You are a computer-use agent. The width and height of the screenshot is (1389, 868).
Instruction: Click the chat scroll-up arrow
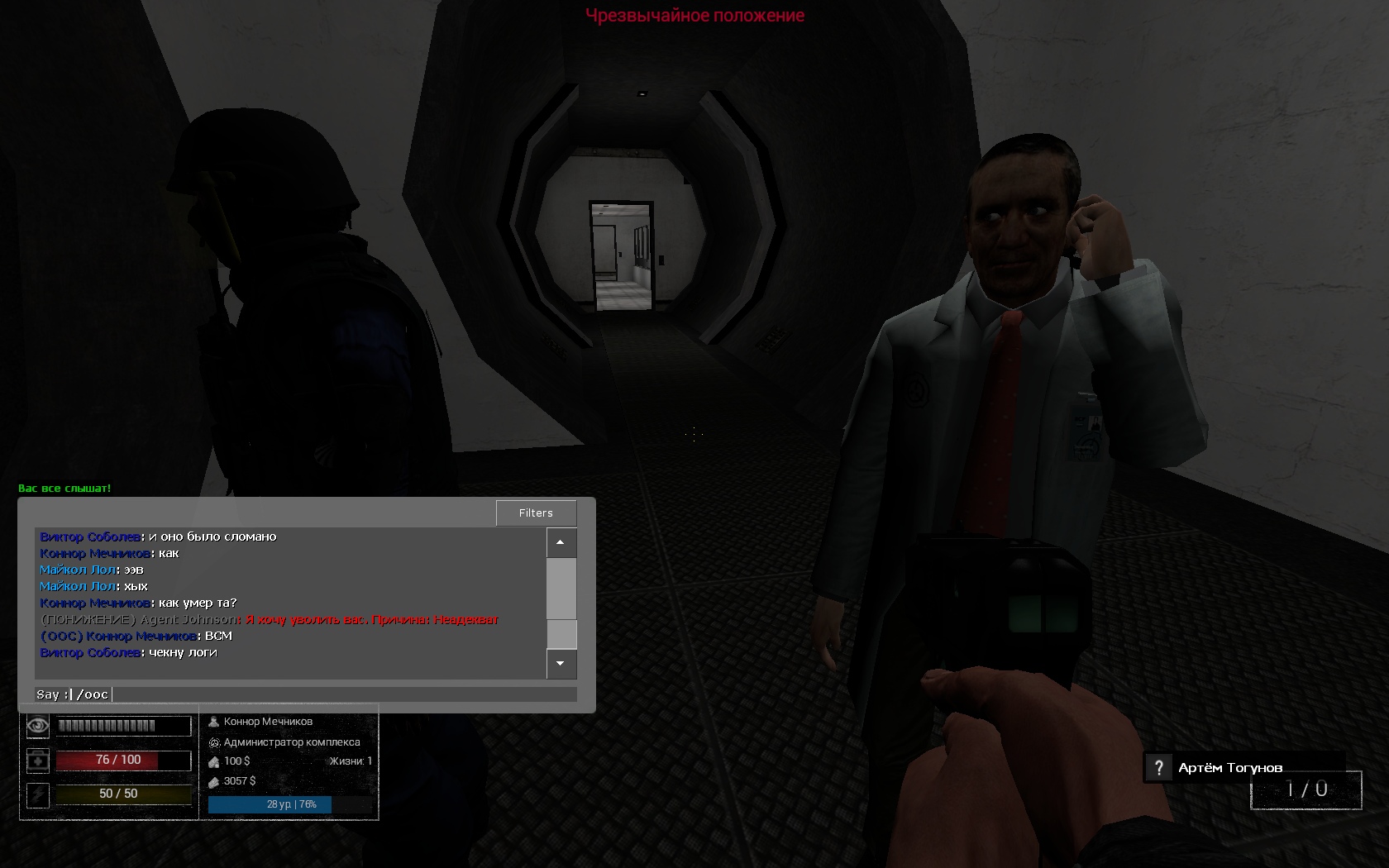tap(561, 542)
